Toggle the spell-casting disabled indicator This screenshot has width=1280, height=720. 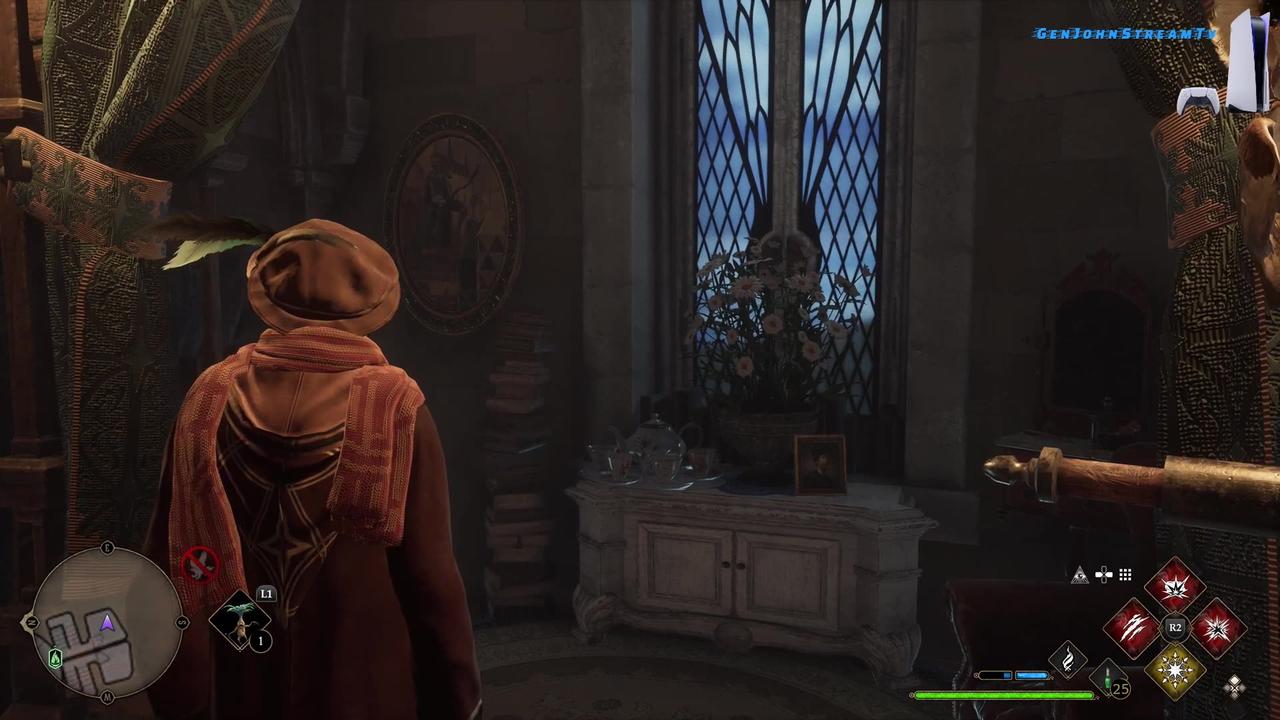point(200,565)
